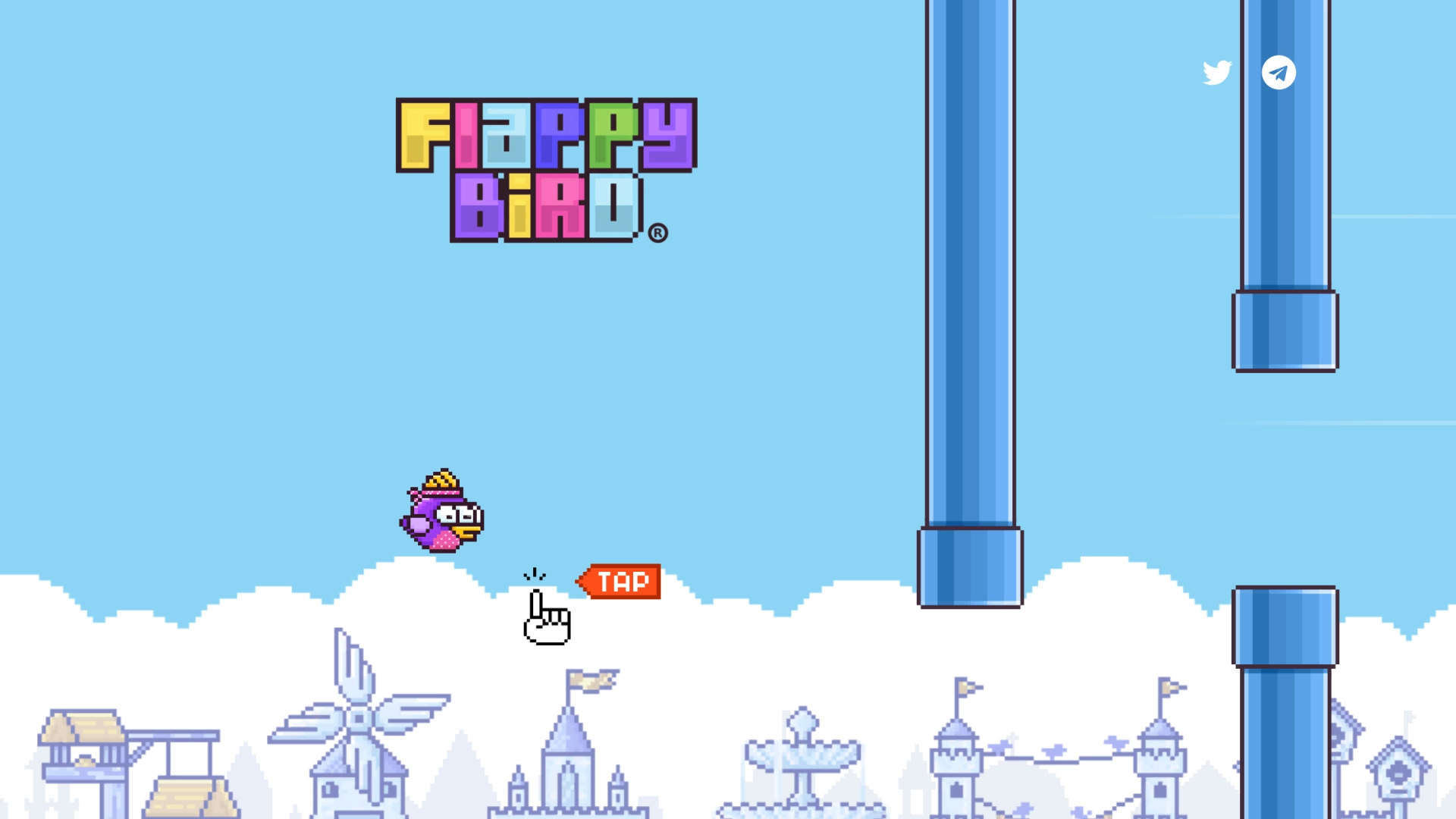
Task: Click the sparkle above the tap hand
Action: click(535, 574)
